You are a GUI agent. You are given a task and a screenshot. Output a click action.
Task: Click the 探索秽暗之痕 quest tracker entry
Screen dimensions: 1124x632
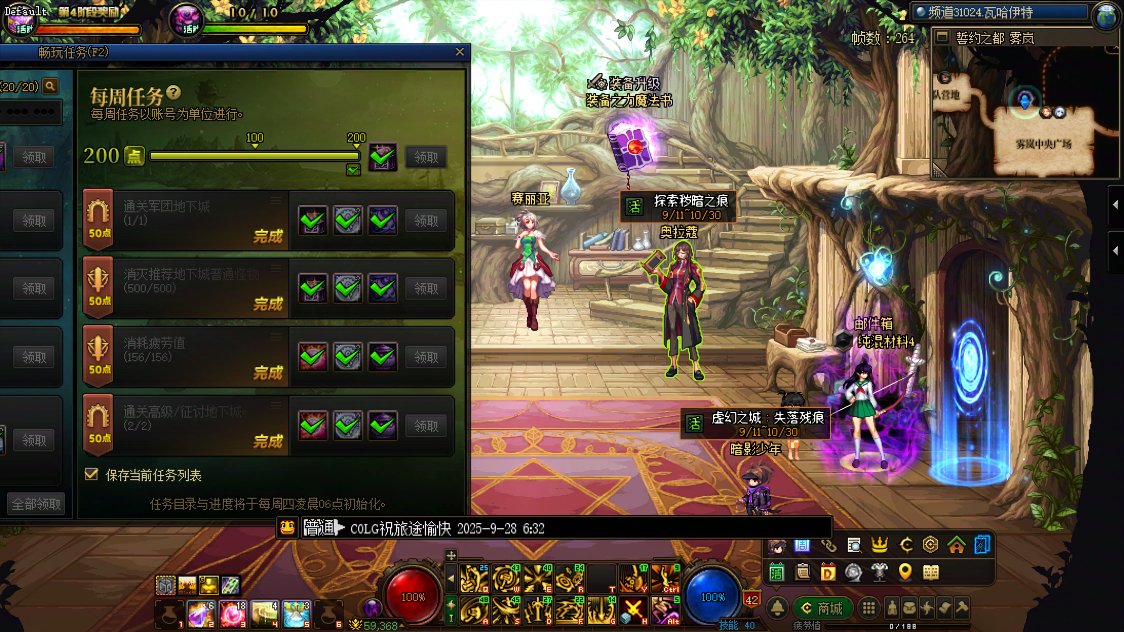(x=679, y=207)
